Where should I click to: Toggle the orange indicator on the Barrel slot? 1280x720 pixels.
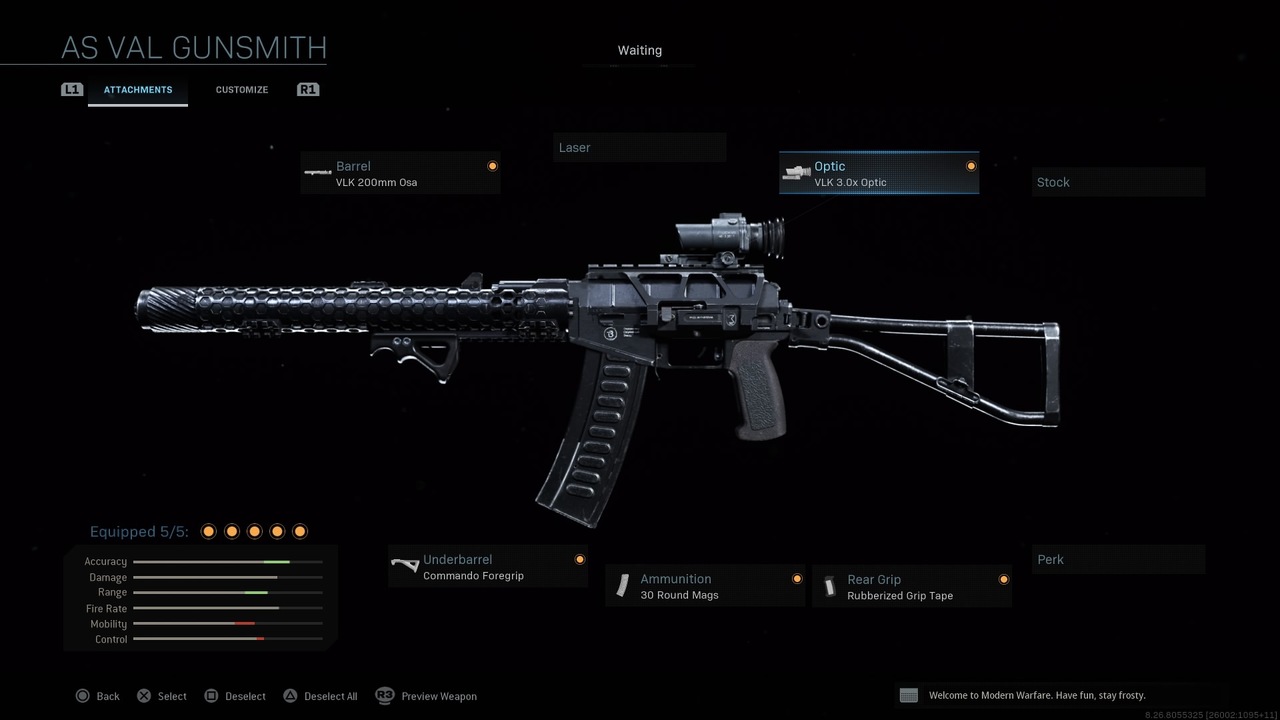[492, 166]
